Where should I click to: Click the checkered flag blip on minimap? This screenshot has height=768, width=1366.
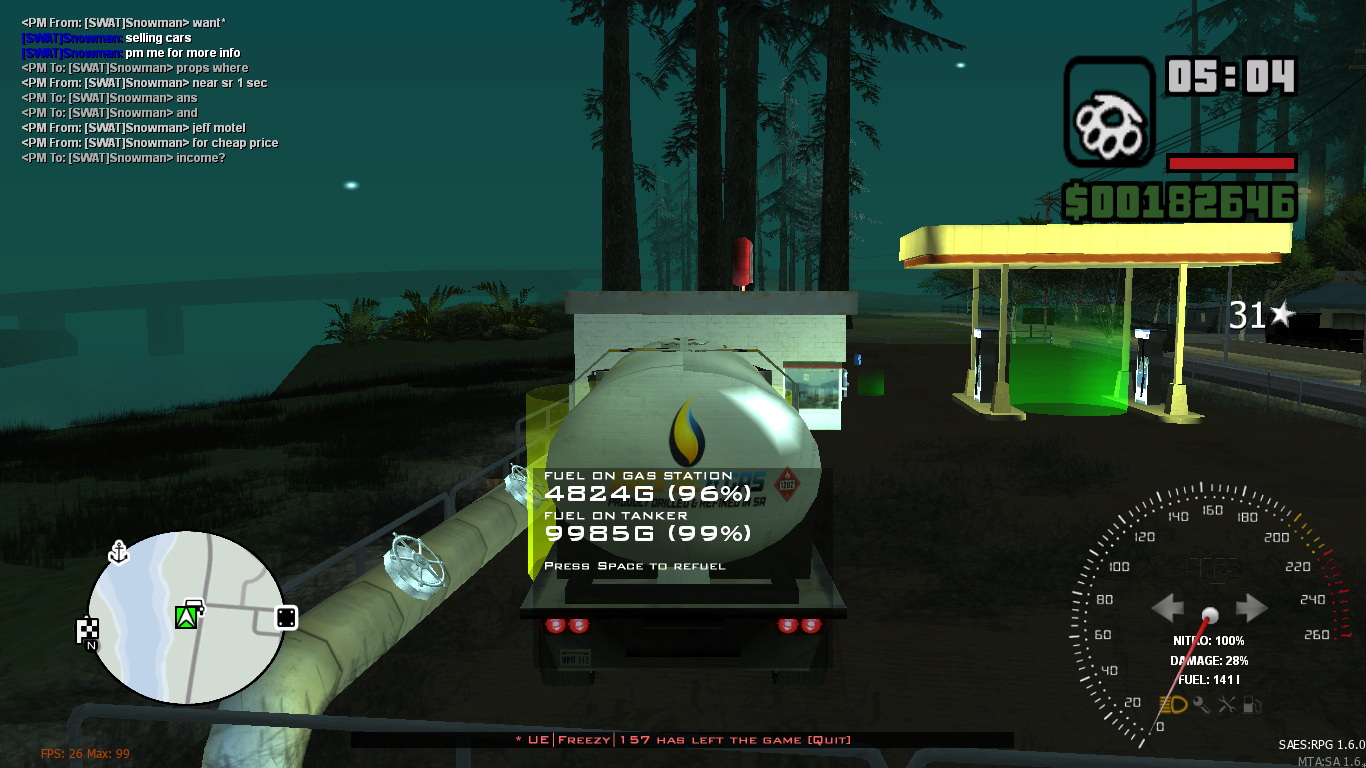(88, 628)
